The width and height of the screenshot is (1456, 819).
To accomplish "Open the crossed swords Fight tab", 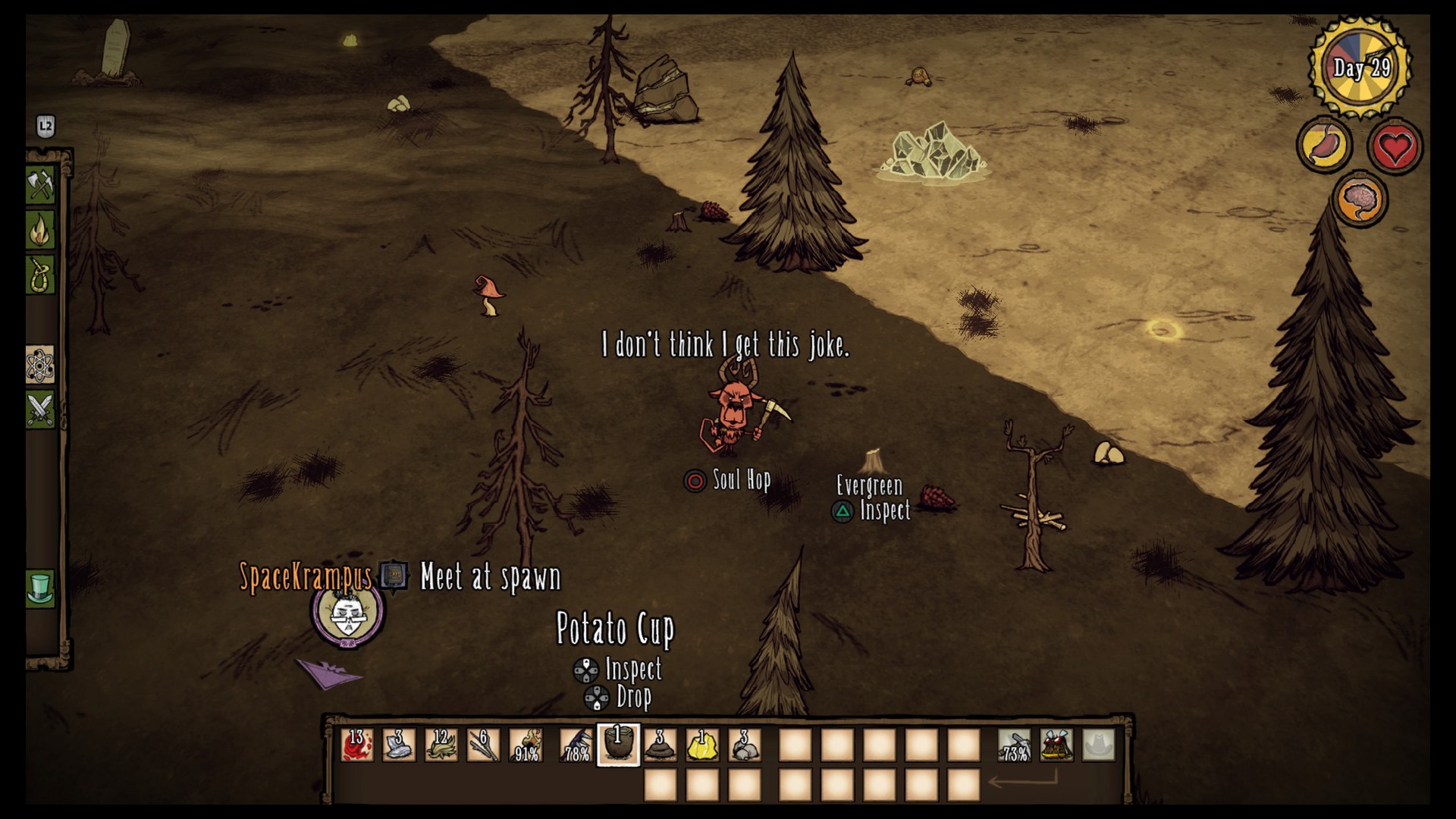I will (x=40, y=409).
